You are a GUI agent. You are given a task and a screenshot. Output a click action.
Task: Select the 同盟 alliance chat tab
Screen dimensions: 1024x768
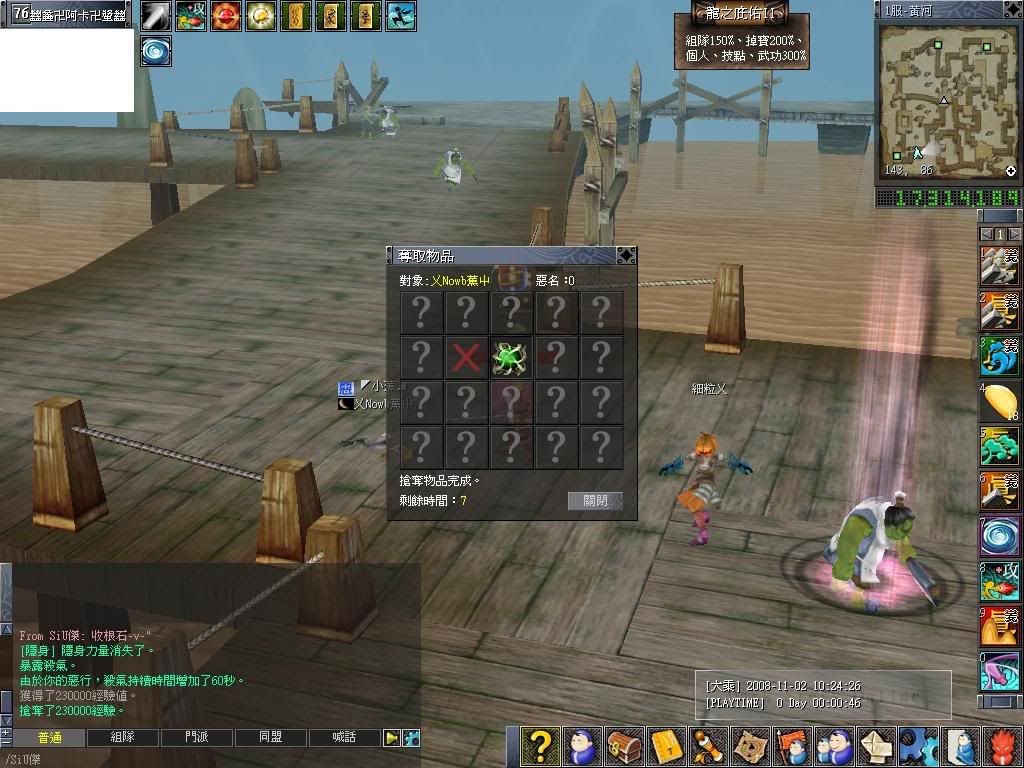(270, 738)
